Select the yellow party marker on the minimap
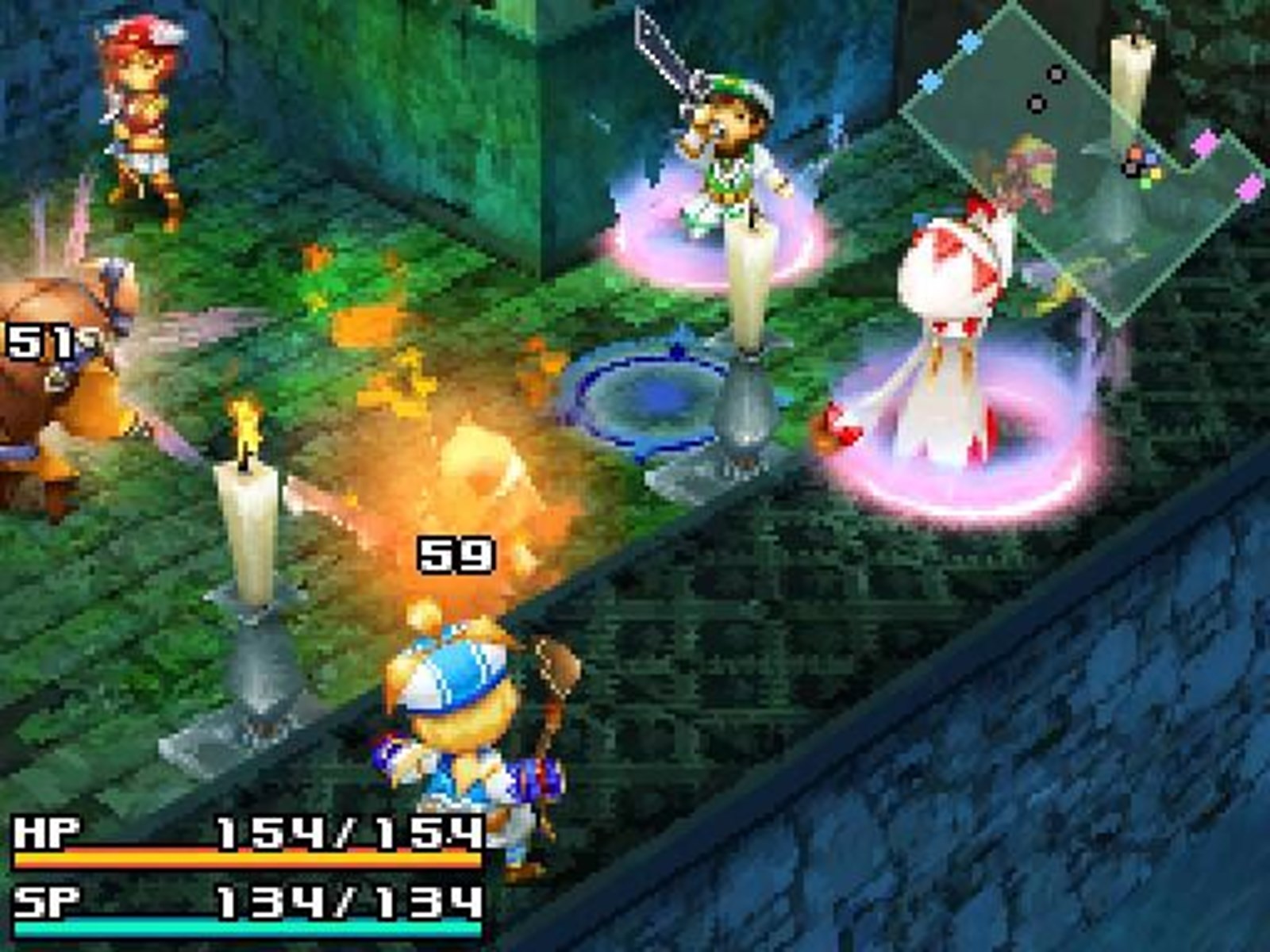The image size is (1270, 952). [1155, 174]
